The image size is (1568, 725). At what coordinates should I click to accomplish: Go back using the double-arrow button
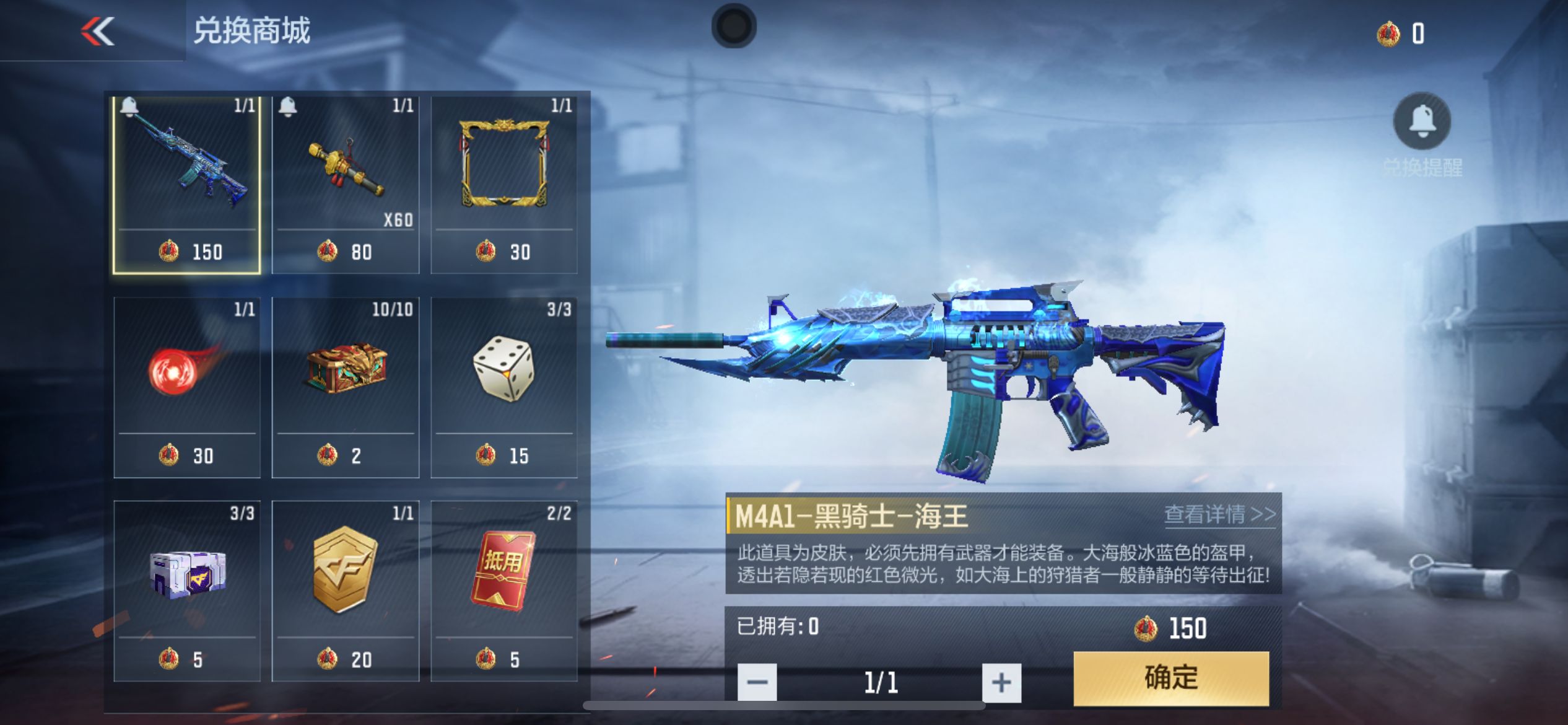tap(98, 31)
